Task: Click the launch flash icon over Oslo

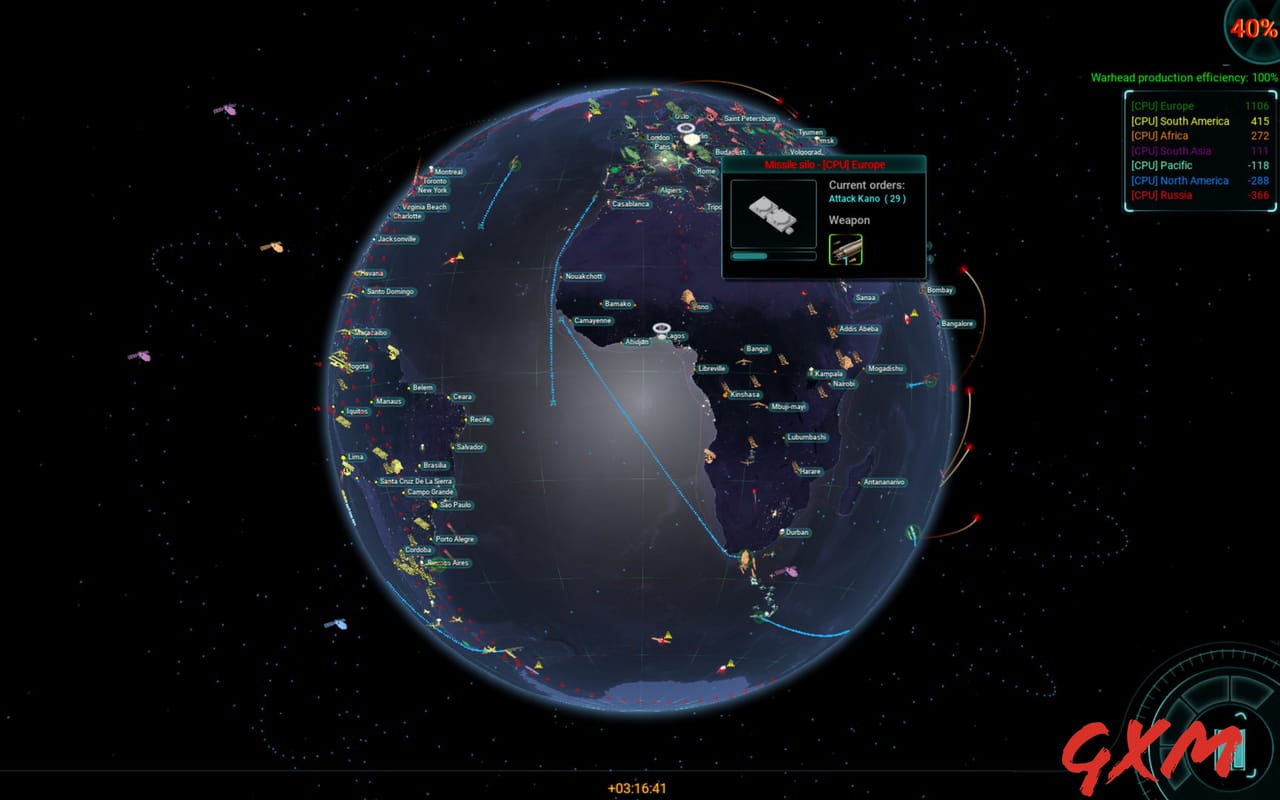Action: (687, 131)
